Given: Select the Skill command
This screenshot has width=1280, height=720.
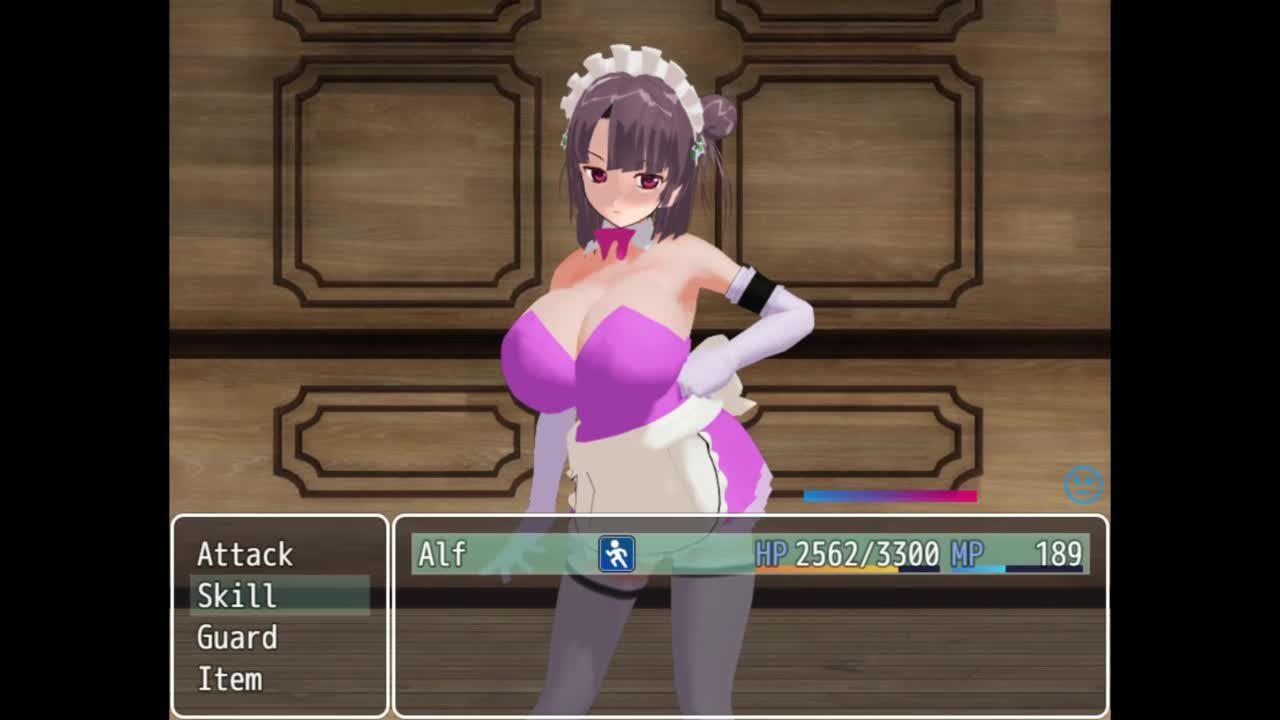Looking at the screenshot, I should [237, 596].
